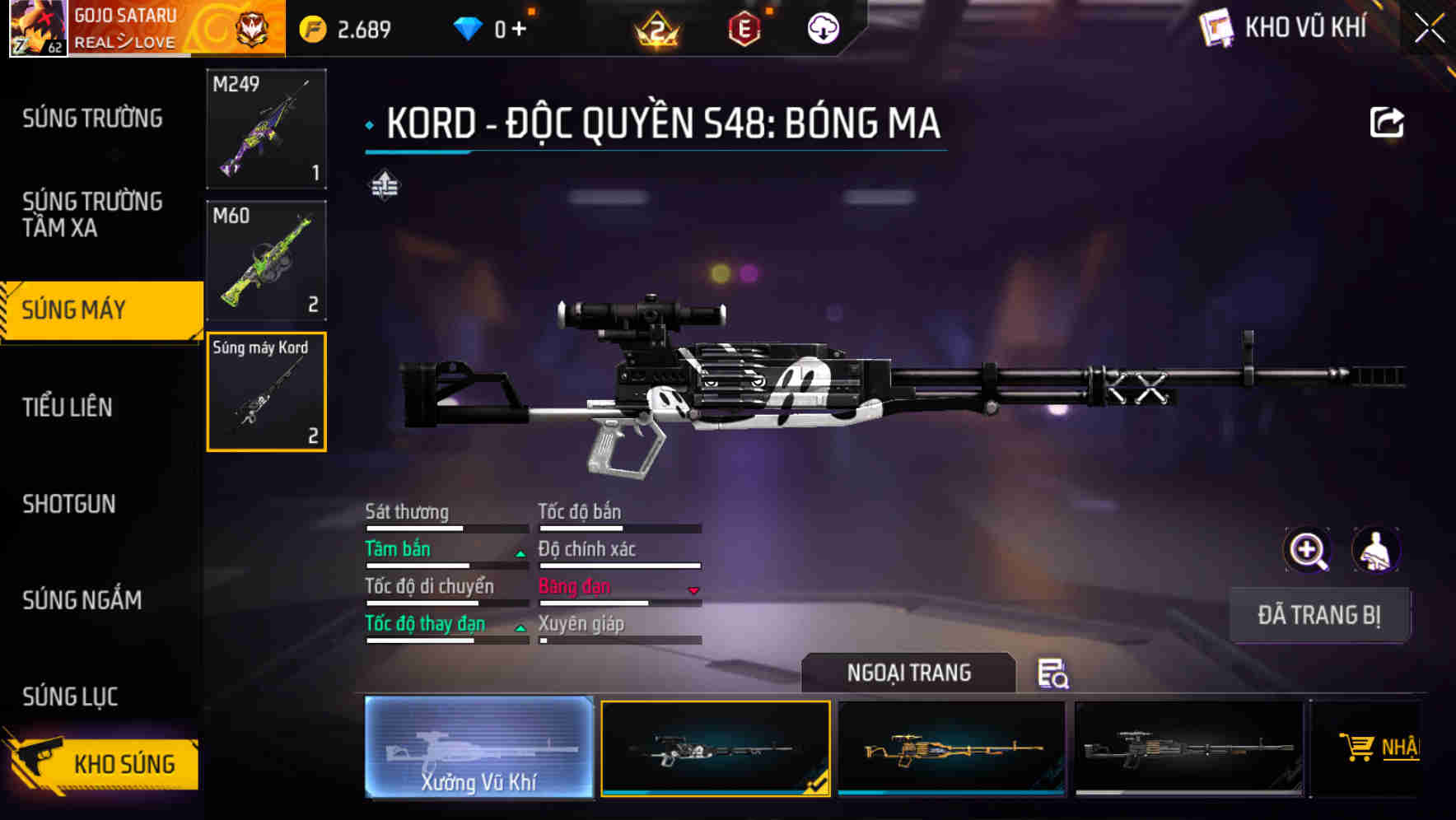Open the skin list search icon
1456x820 pixels.
(1052, 673)
